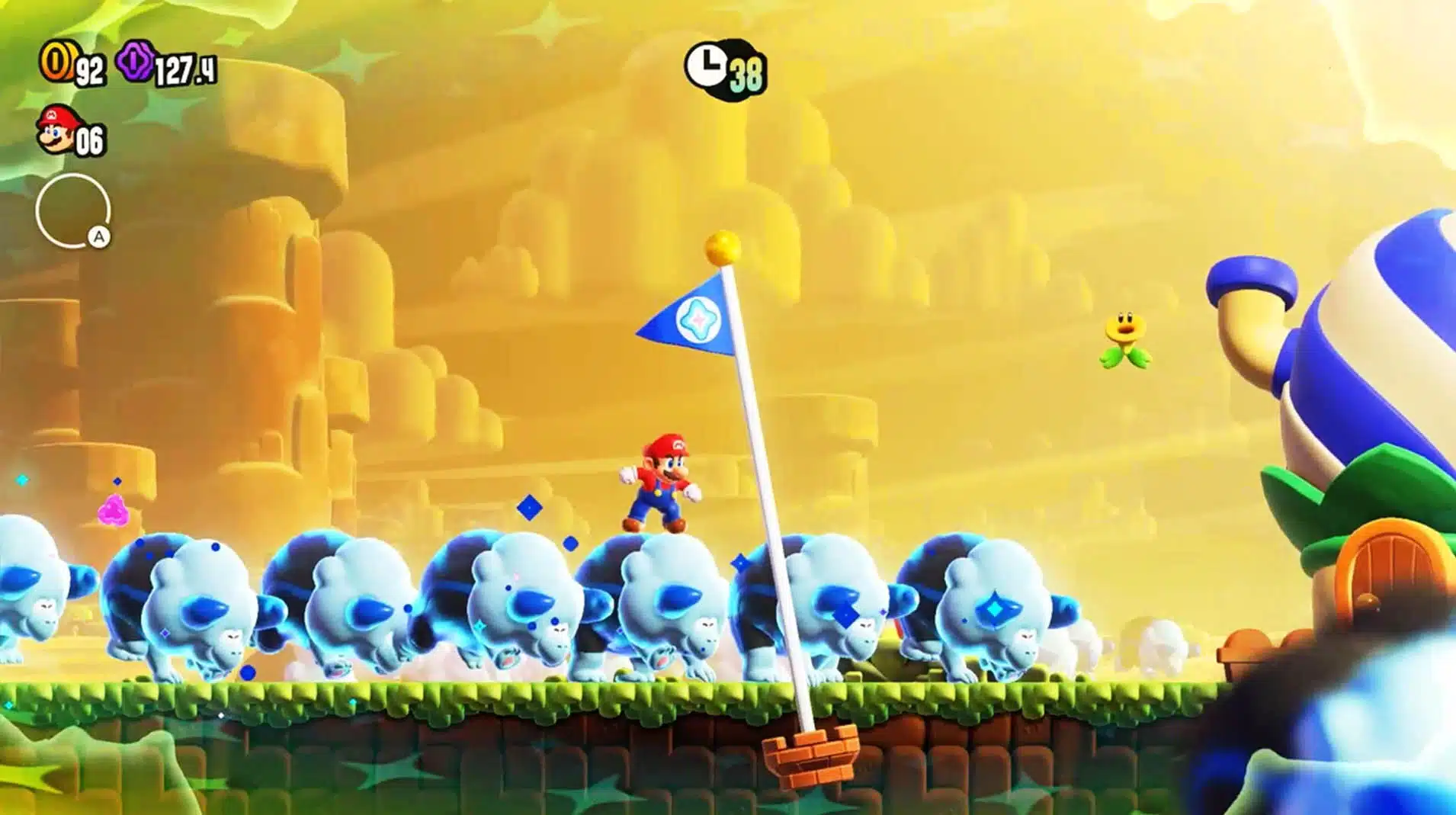Click the brick base of the flagpole
Viewport: 1456px width, 815px height.
812,755
